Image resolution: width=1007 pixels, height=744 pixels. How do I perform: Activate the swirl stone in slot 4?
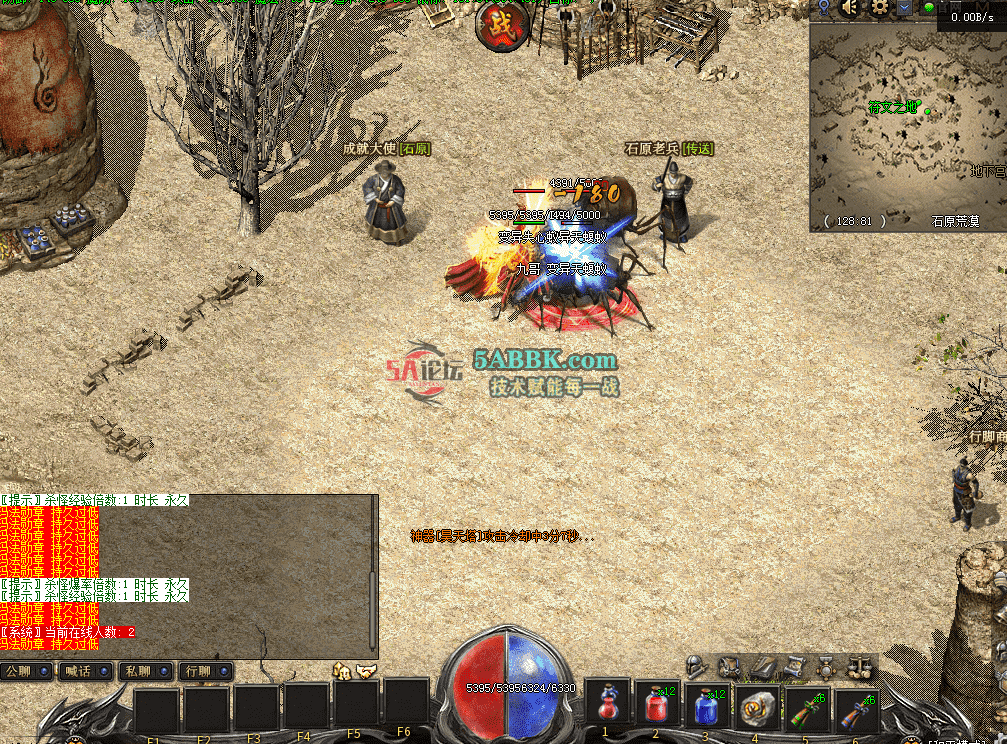tap(758, 707)
